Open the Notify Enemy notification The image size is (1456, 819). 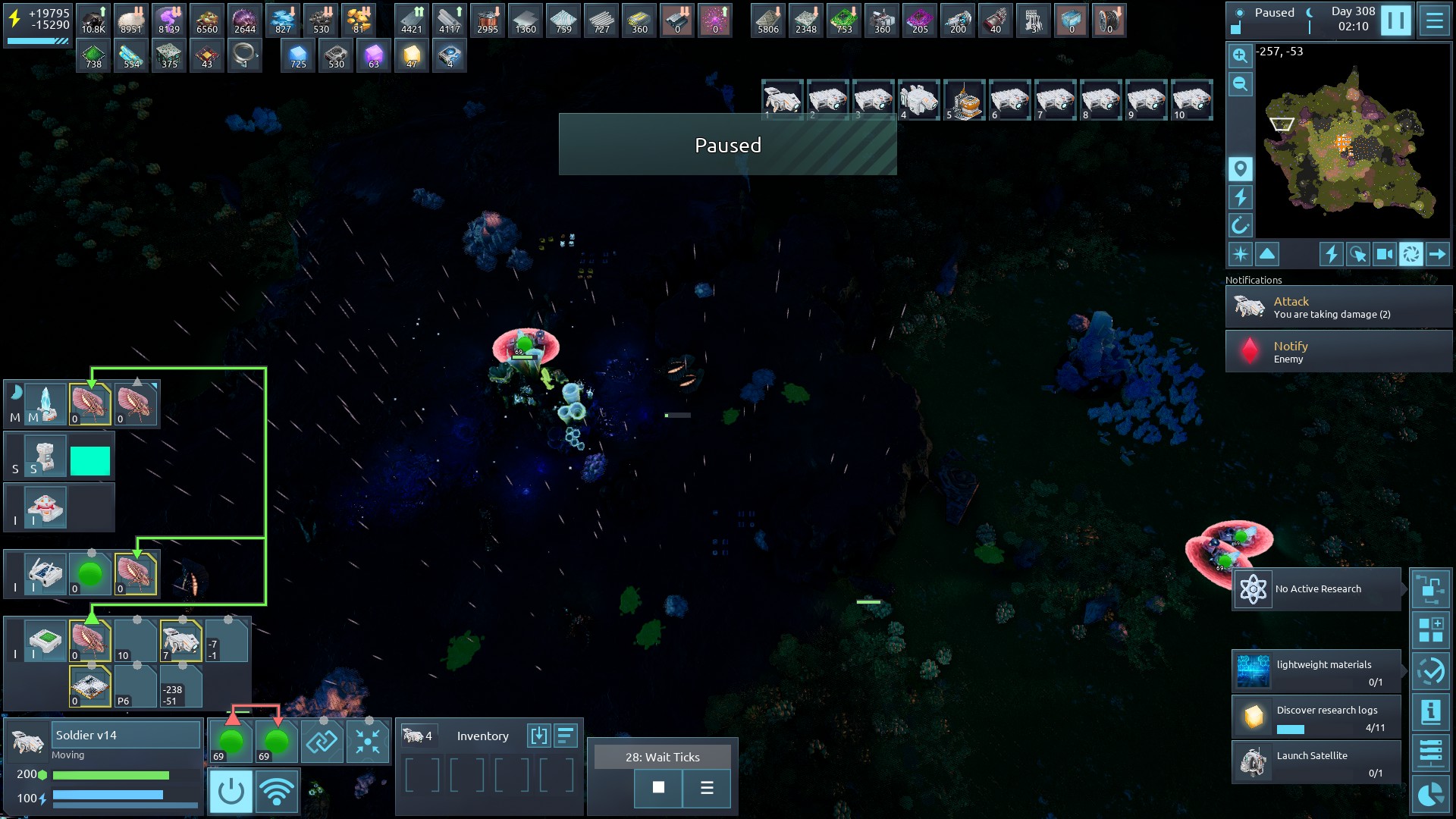1338,352
